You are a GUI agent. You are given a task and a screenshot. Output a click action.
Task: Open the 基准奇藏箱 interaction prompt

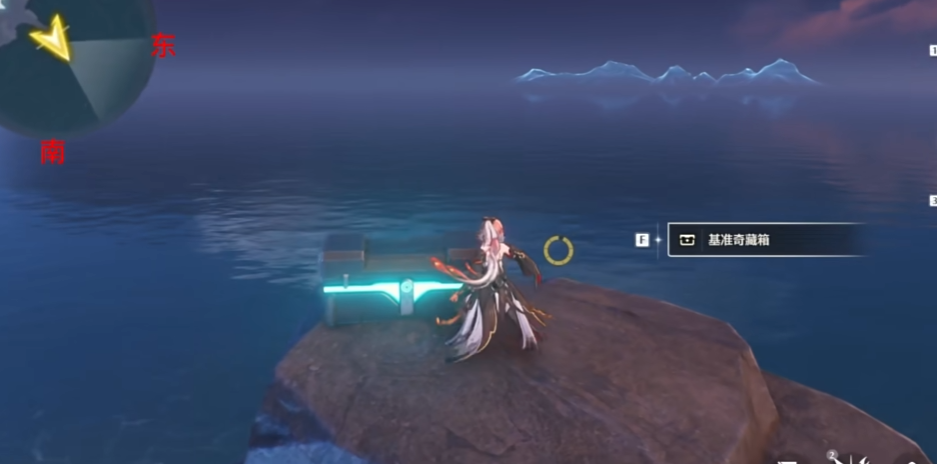[x=764, y=240]
